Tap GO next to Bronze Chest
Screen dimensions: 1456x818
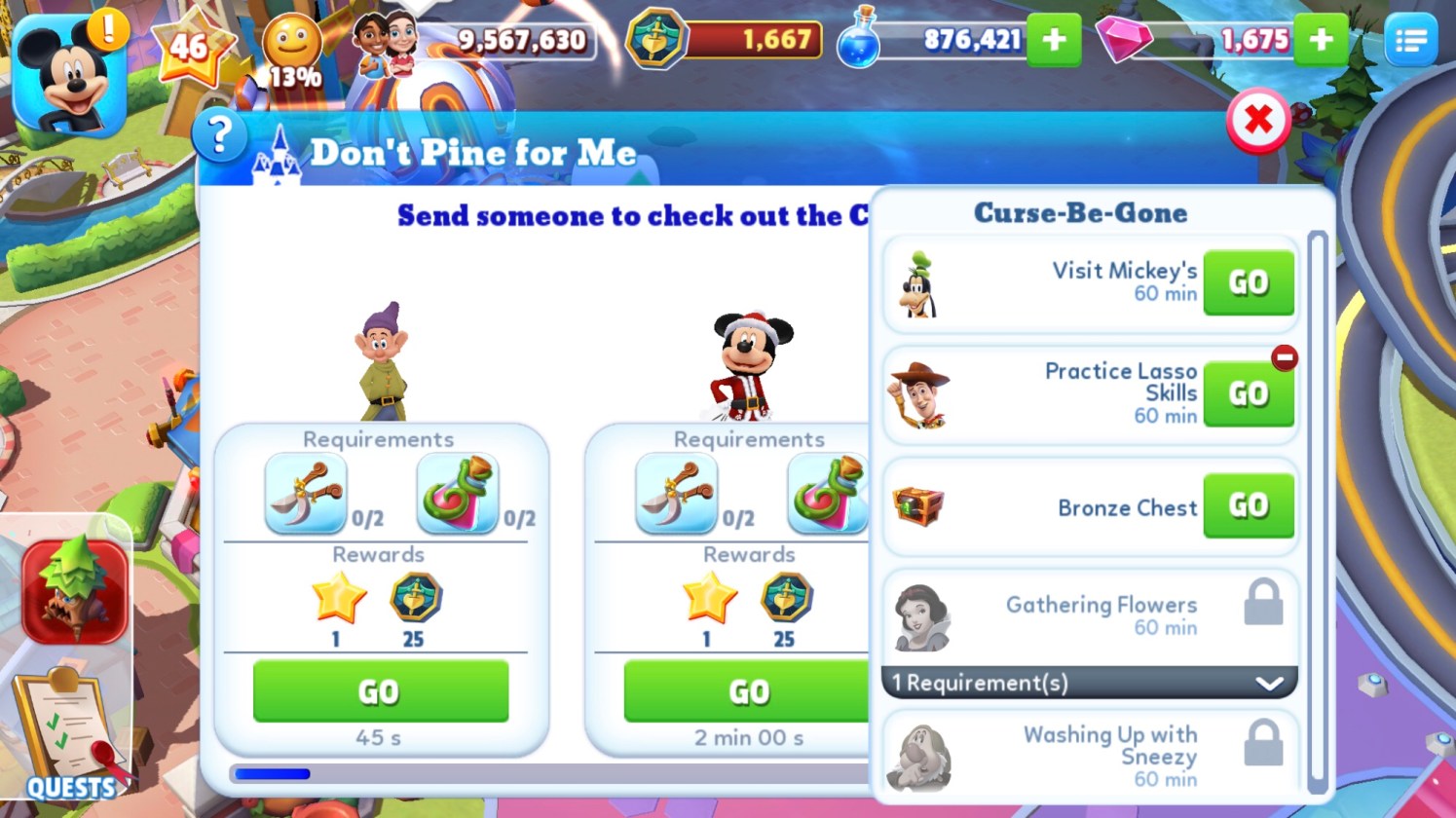pyautogui.click(x=1248, y=505)
